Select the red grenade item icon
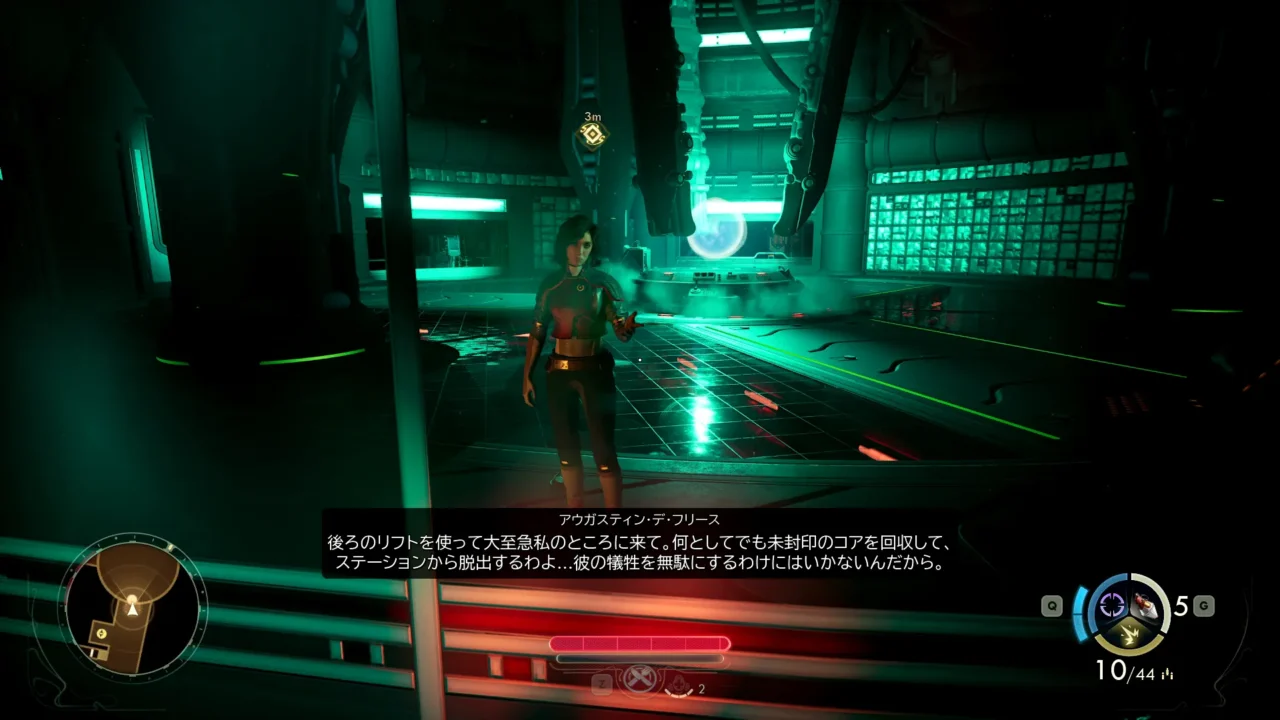1280x720 pixels. click(1146, 604)
